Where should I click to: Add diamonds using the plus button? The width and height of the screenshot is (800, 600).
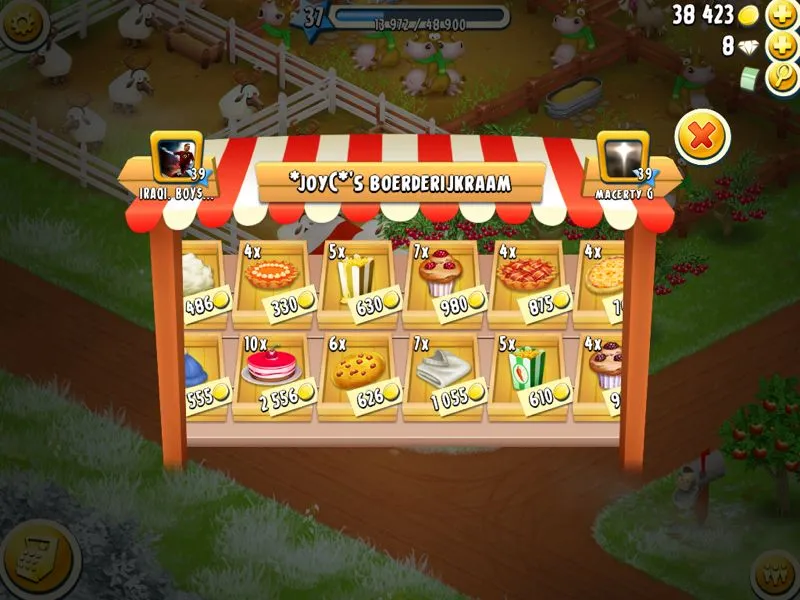pyautogui.click(x=781, y=46)
